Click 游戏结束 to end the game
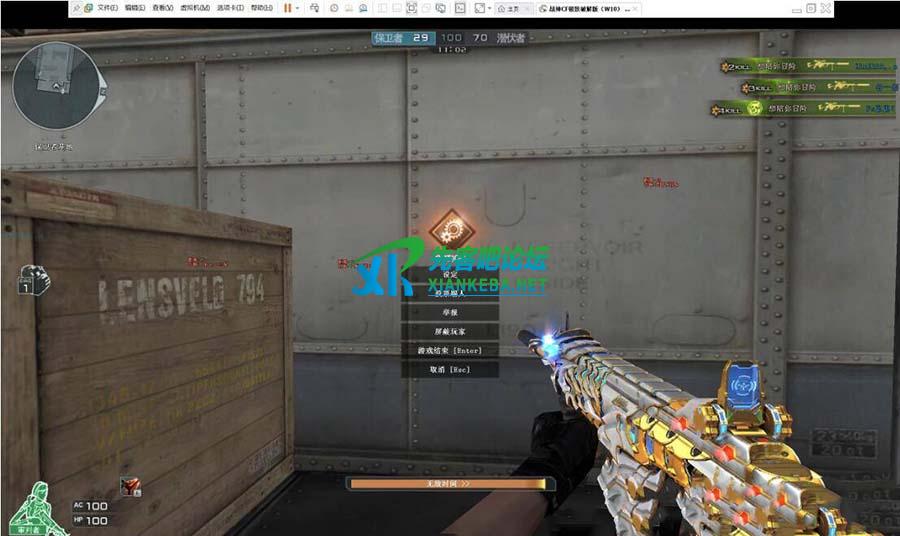900x536 pixels. click(448, 350)
